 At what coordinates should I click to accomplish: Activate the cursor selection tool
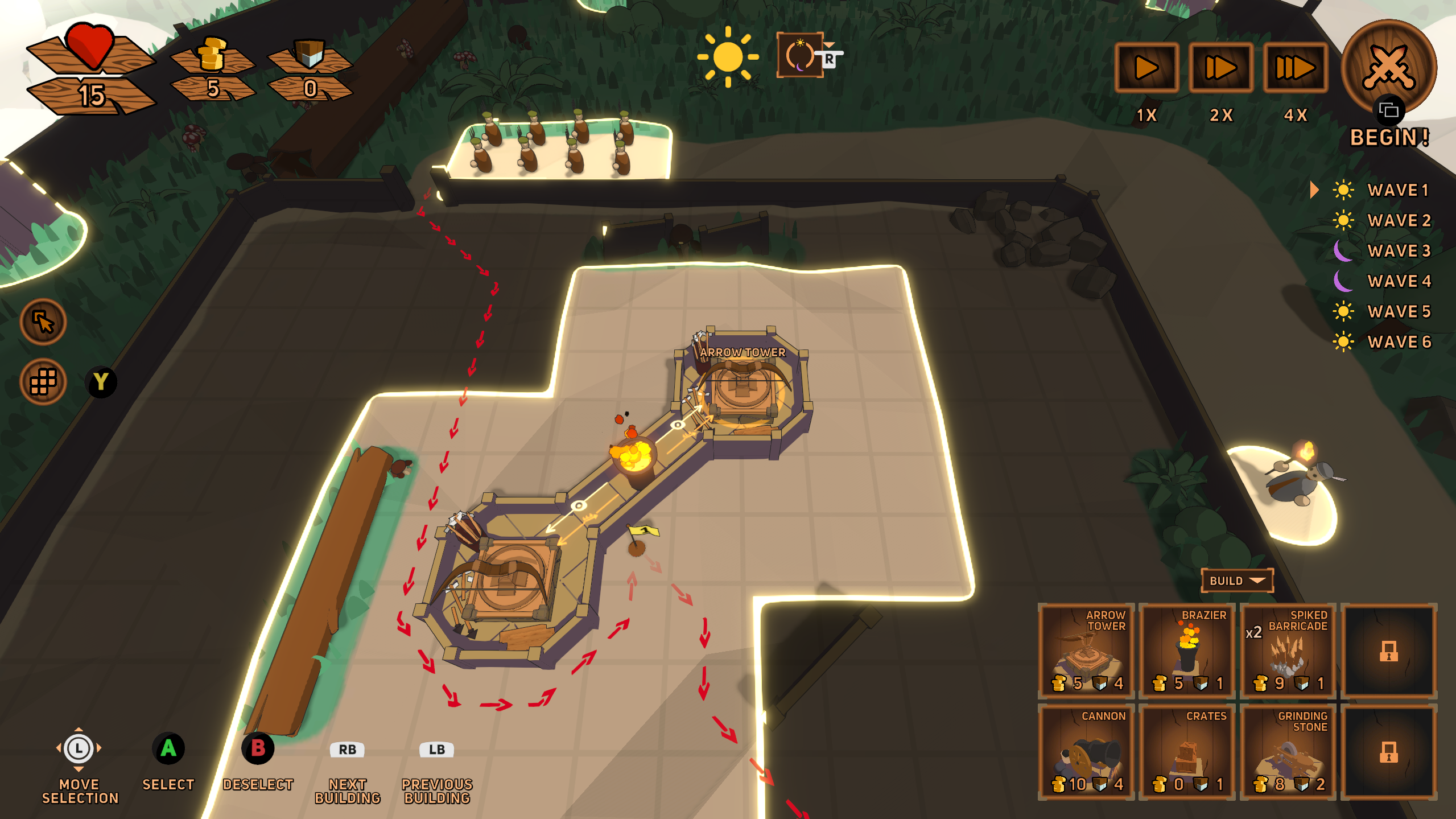coord(43,322)
